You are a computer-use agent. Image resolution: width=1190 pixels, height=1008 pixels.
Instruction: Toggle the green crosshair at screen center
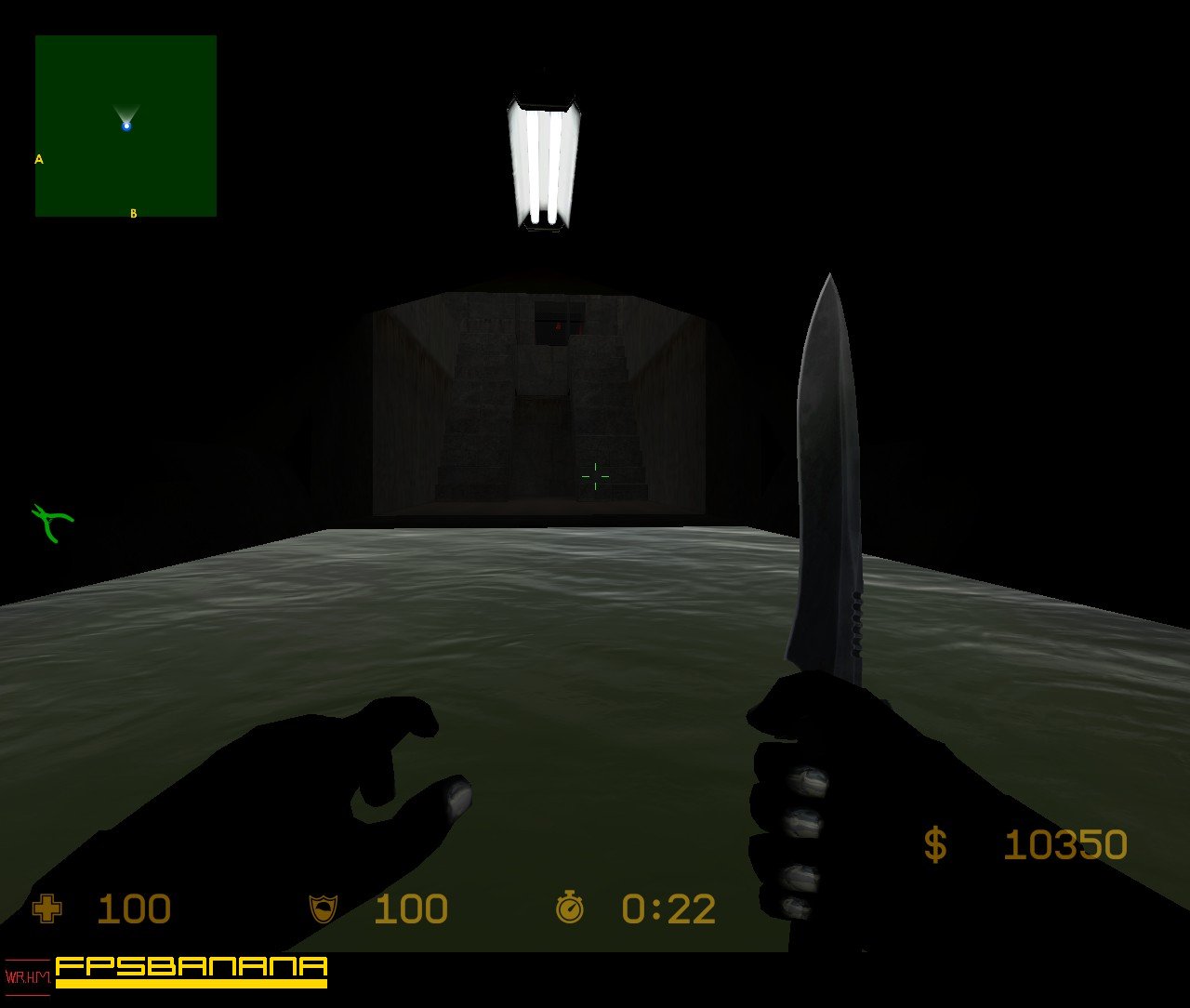[x=593, y=476]
